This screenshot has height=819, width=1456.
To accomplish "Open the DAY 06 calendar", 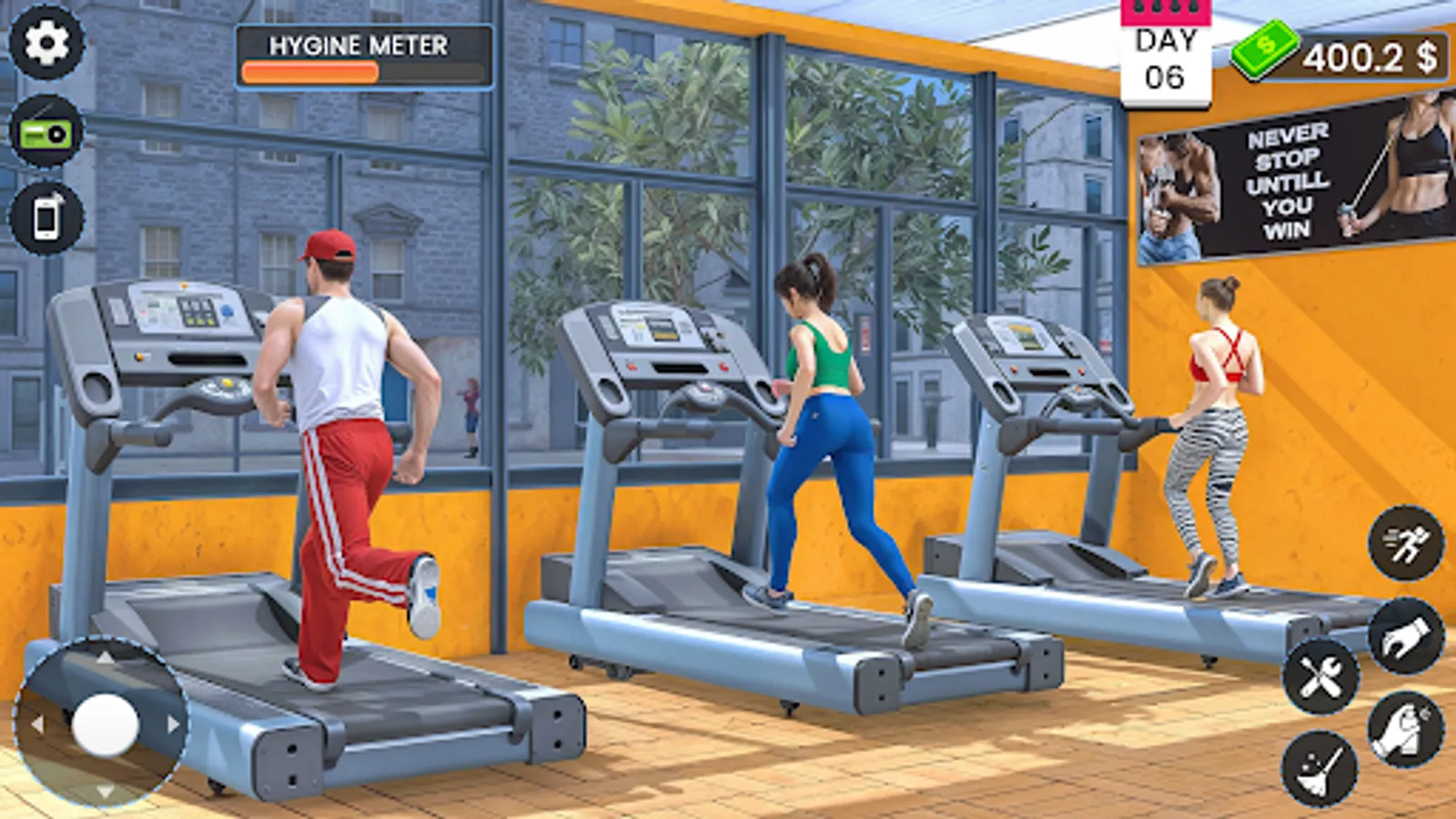I will click(1168, 53).
